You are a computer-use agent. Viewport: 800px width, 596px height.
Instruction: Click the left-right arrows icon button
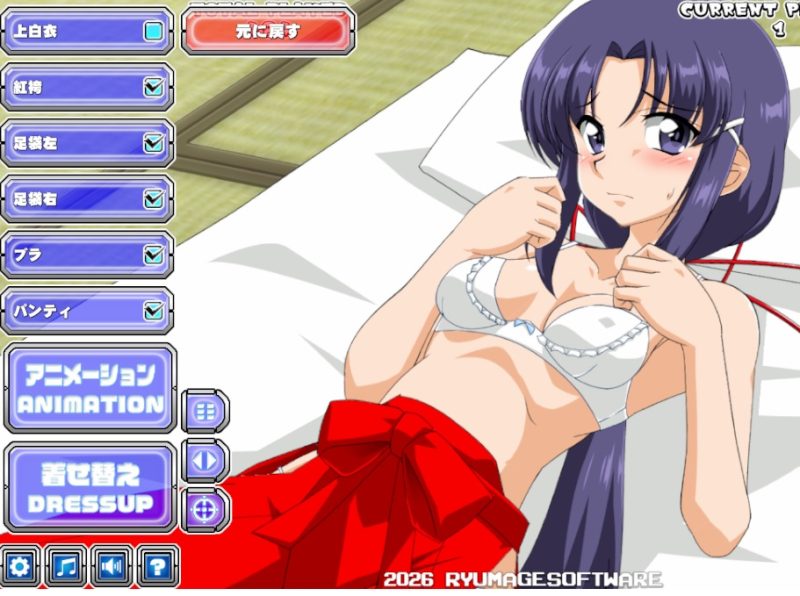(x=206, y=461)
